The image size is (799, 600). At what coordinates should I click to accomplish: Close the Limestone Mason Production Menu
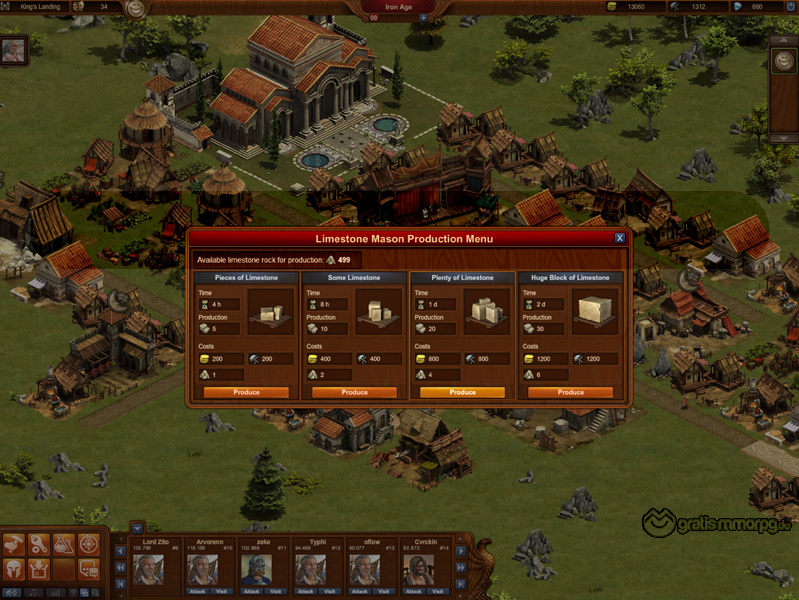point(620,238)
